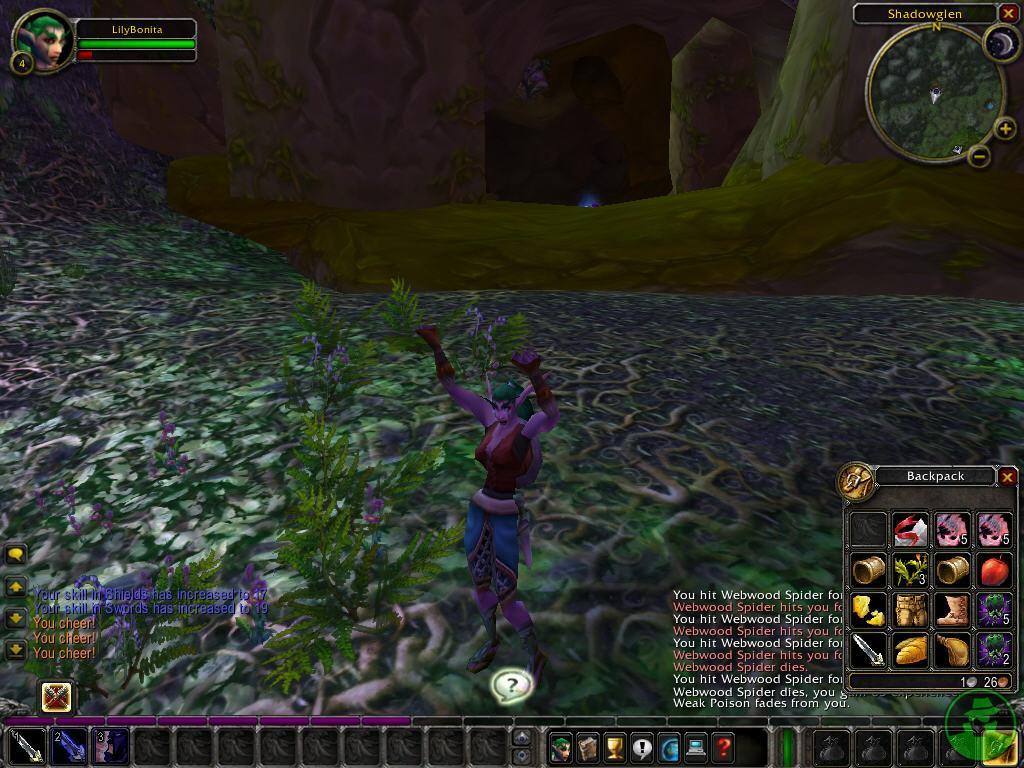1024x768 pixels.
Task: Choose the leather boot item slot
Action: pyautogui.click(x=952, y=610)
